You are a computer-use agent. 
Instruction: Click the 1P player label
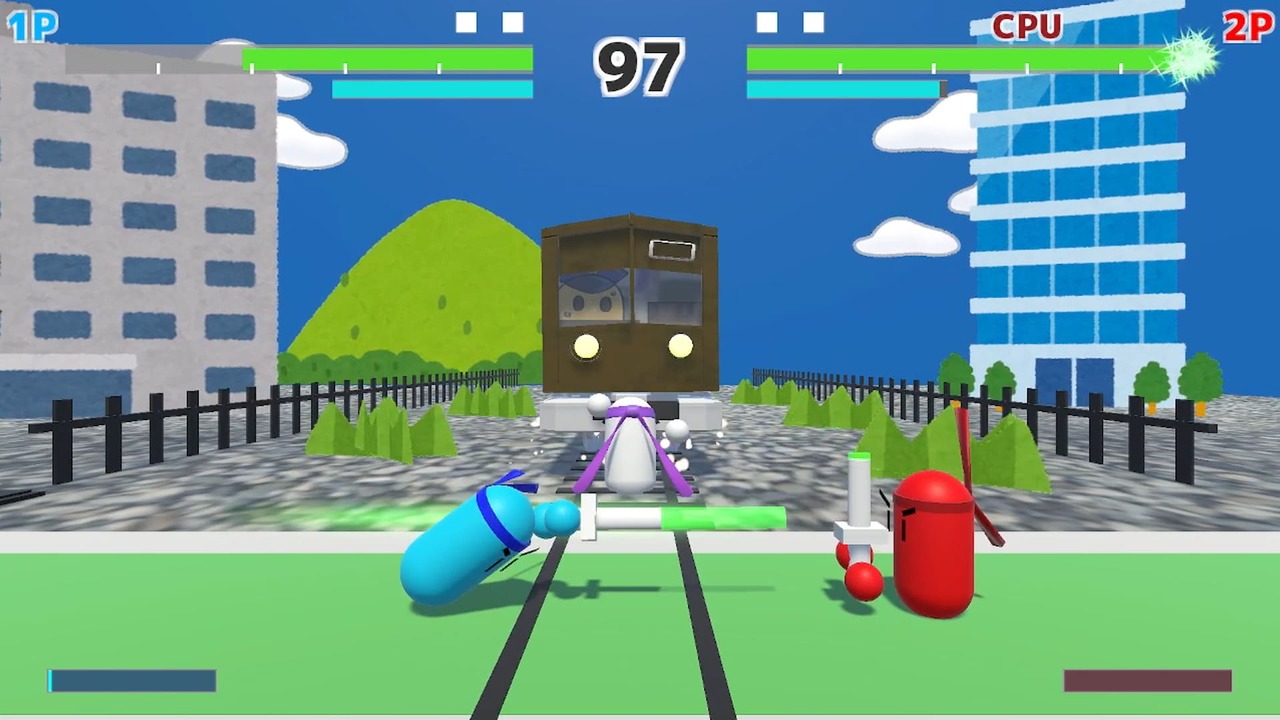point(33,27)
